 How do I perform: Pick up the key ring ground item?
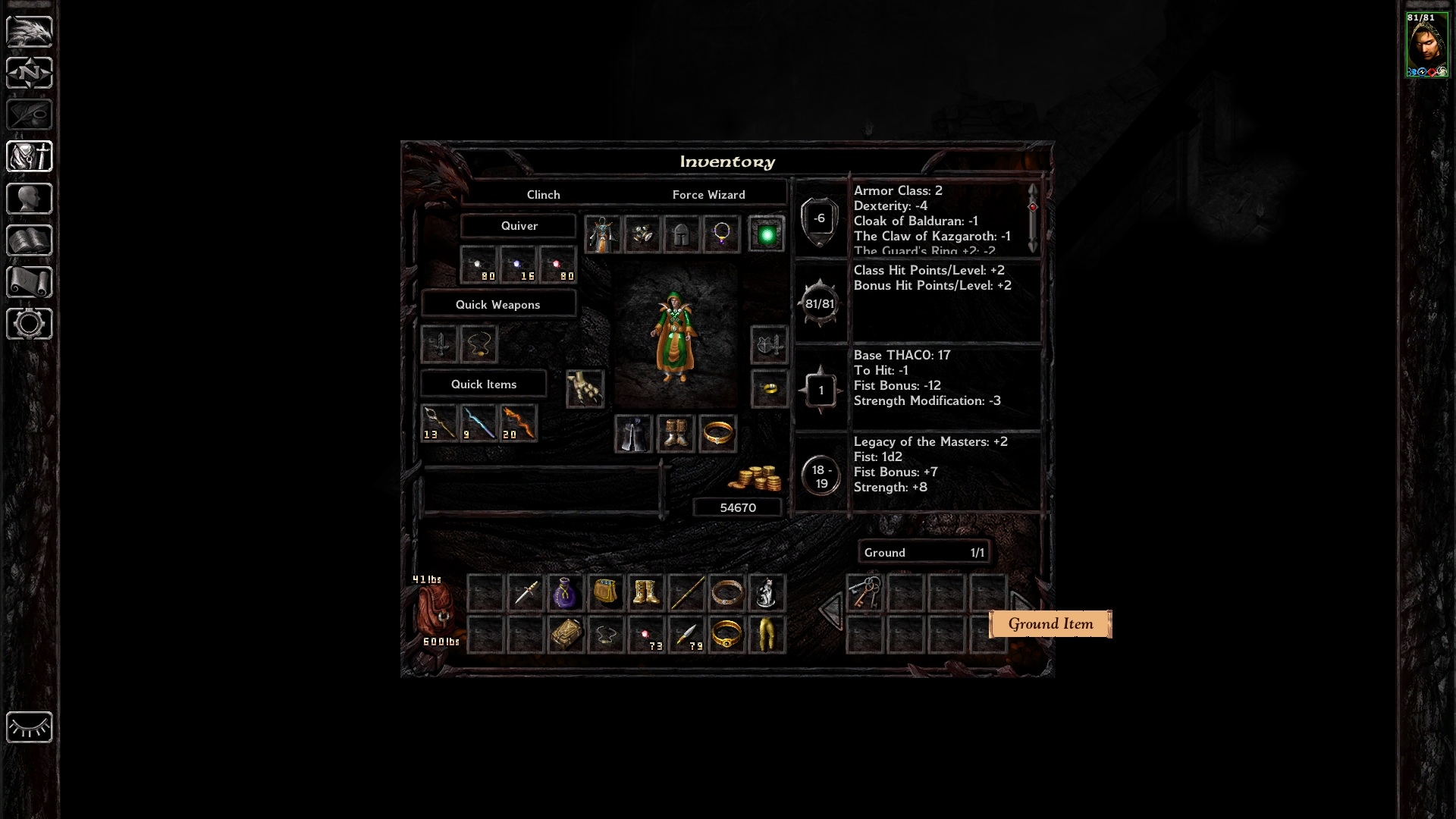tap(865, 593)
